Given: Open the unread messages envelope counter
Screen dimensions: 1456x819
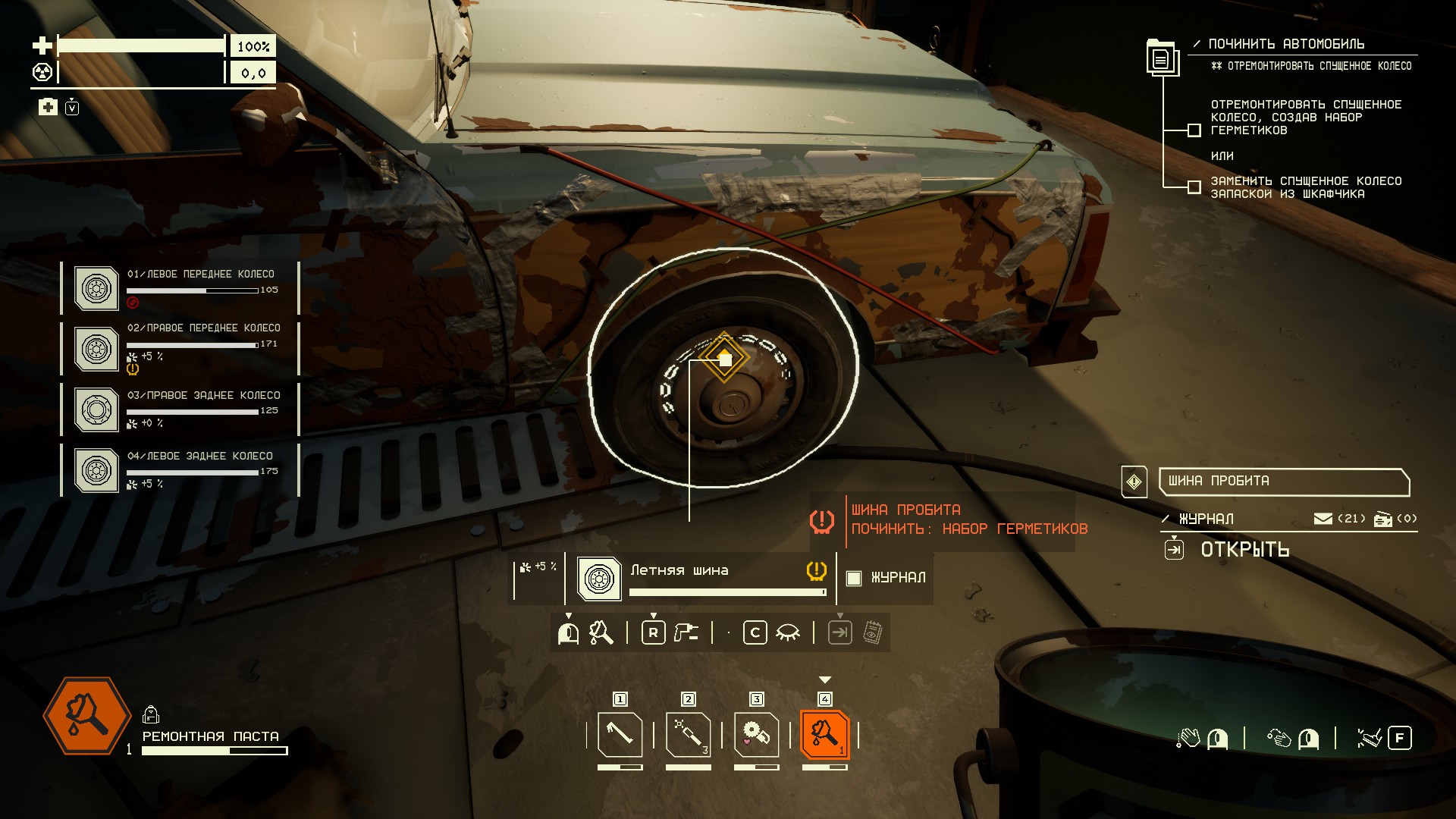Looking at the screenshot, I should pyautogui.click(x=1323, y=519).
